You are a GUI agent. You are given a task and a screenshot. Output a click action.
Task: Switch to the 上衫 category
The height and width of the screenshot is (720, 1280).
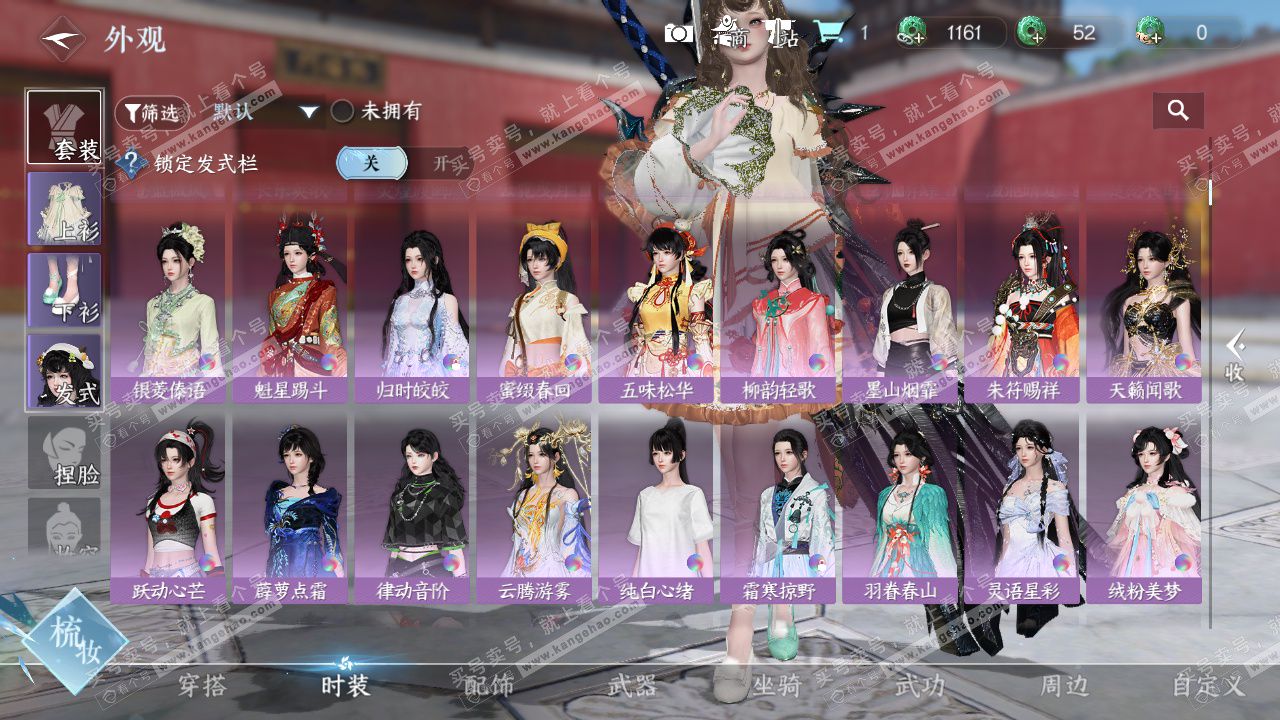point(64,209)
